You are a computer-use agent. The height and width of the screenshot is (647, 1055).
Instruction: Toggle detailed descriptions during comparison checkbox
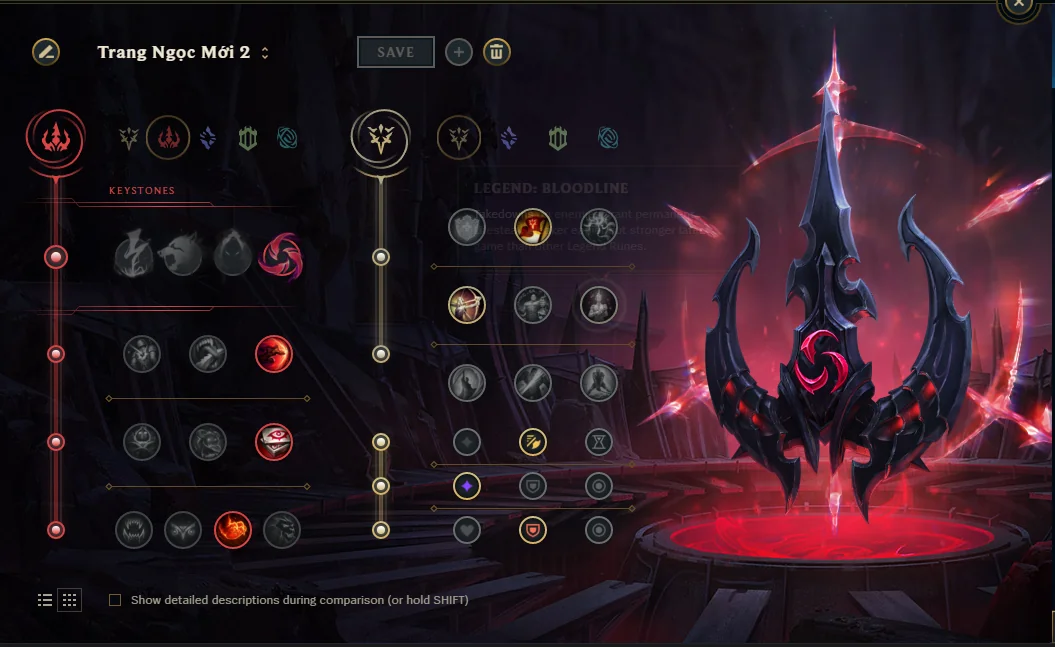pyautogui.click(x=115, y=600)
